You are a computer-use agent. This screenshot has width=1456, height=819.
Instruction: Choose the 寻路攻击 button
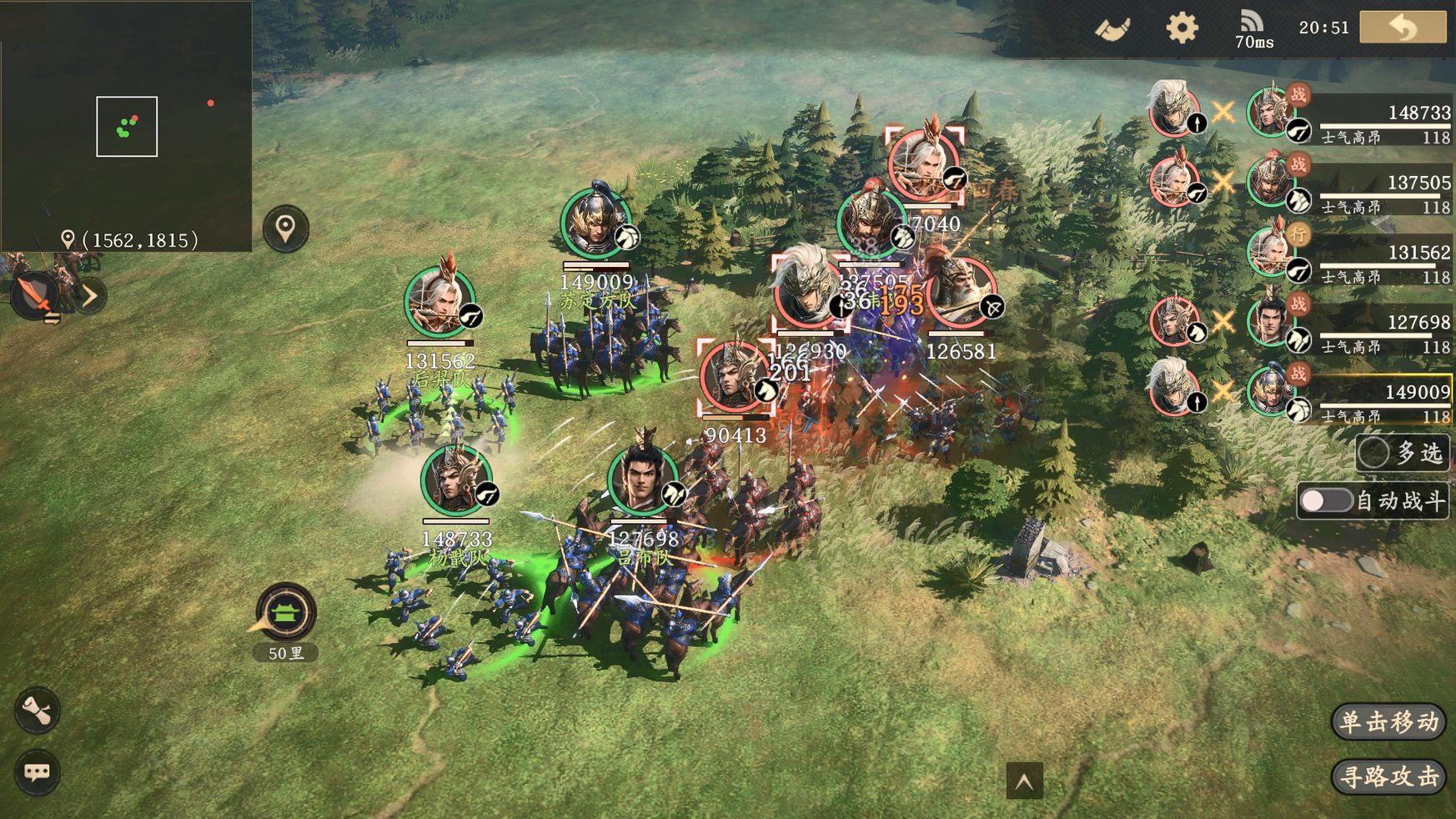pos(1388,776)
